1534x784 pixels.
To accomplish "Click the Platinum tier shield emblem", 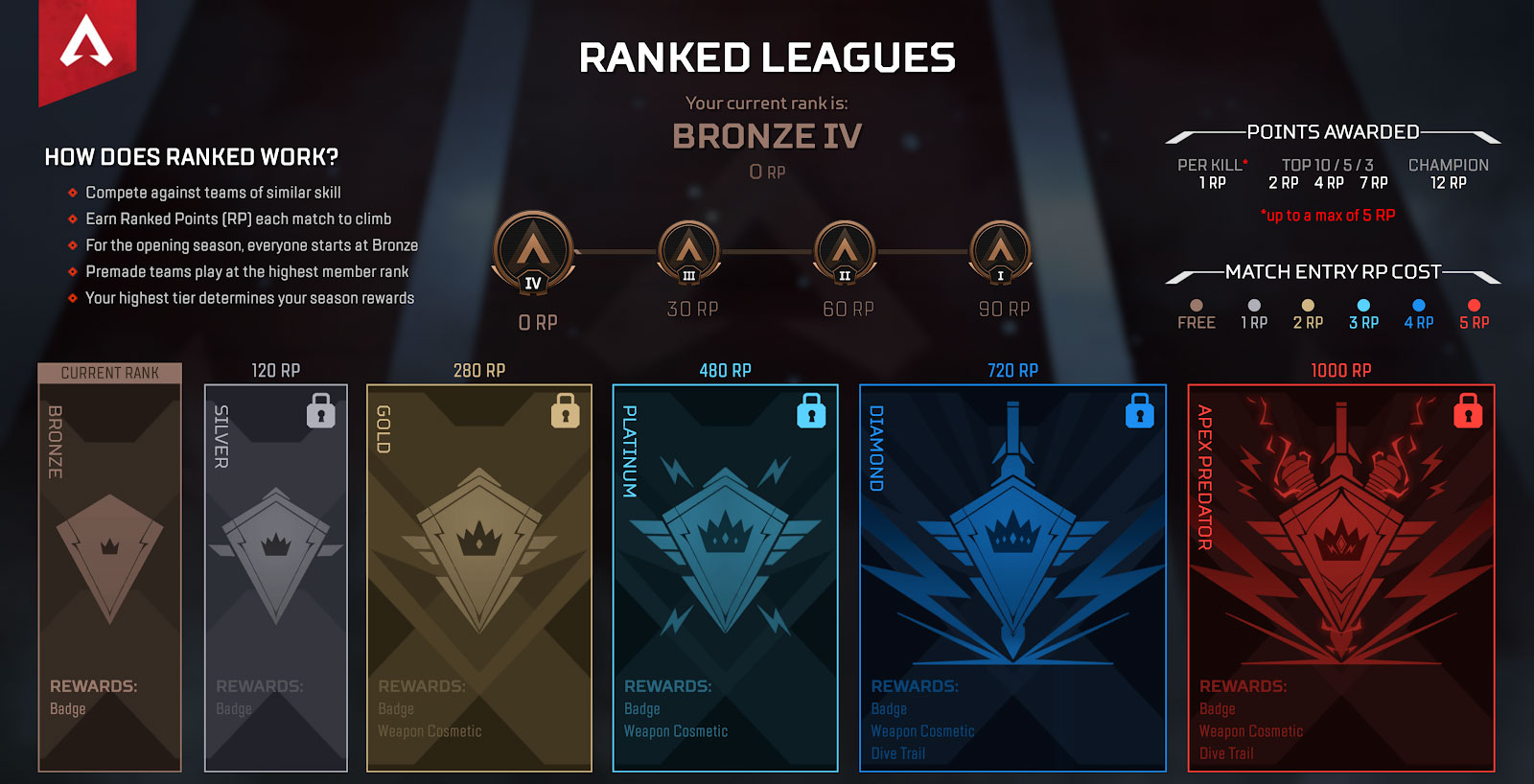I will coord(729,542).
